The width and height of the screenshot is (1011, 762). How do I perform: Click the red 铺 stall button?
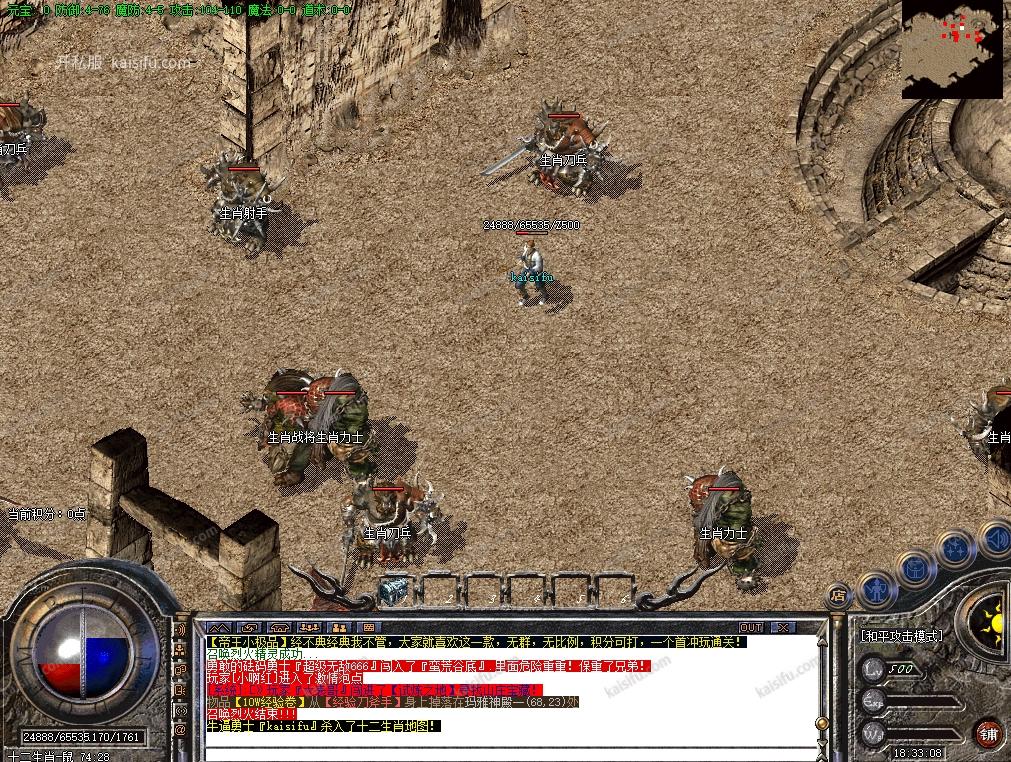coord(988,731)
